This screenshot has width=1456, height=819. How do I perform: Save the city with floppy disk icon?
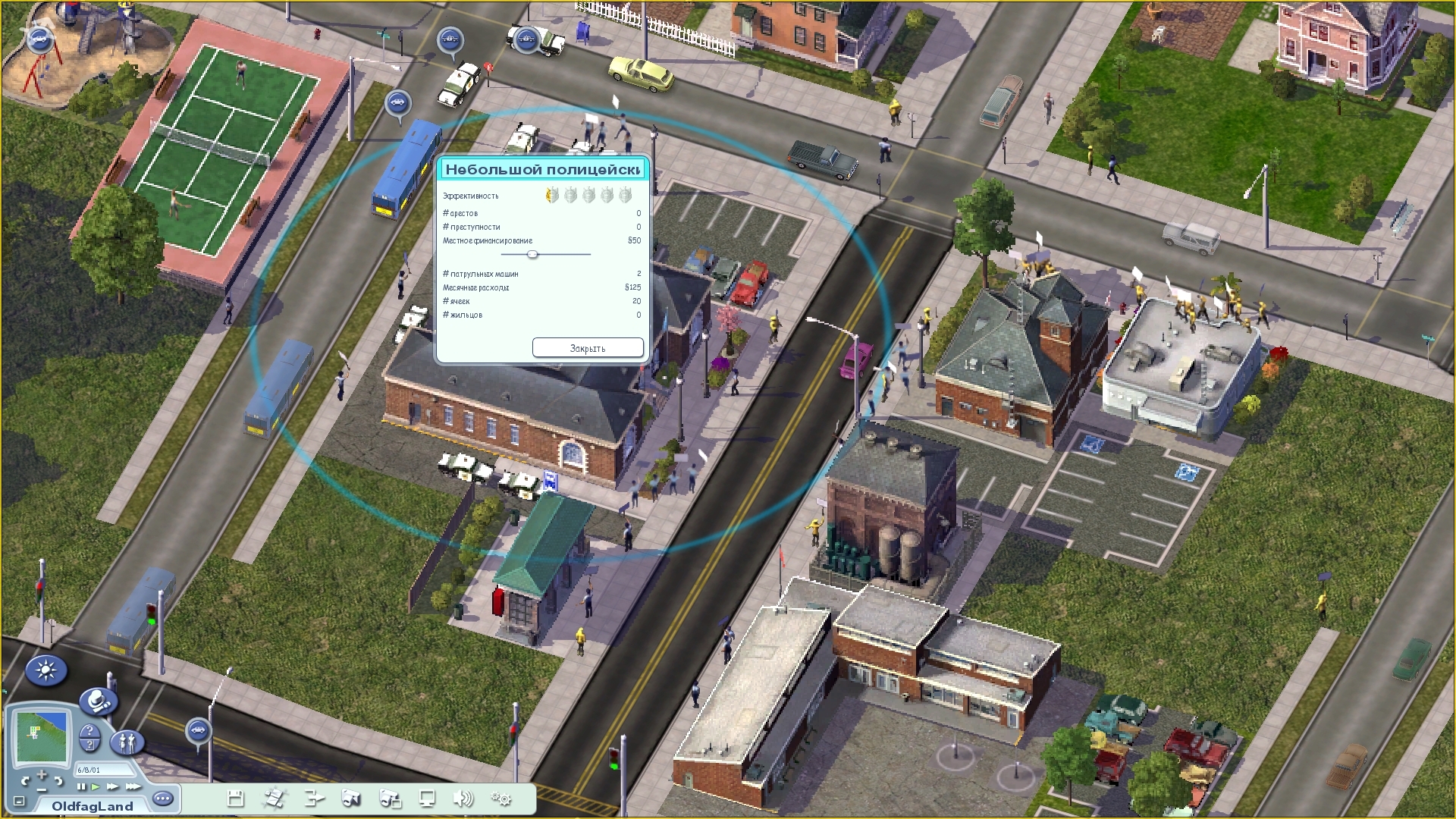pyautogui.click(x=236, y=798)
